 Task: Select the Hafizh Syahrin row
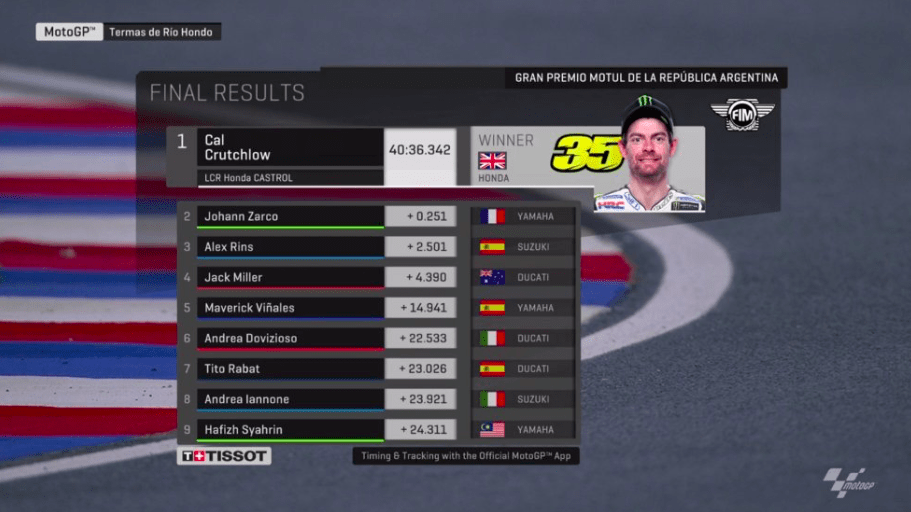[292, 430]
